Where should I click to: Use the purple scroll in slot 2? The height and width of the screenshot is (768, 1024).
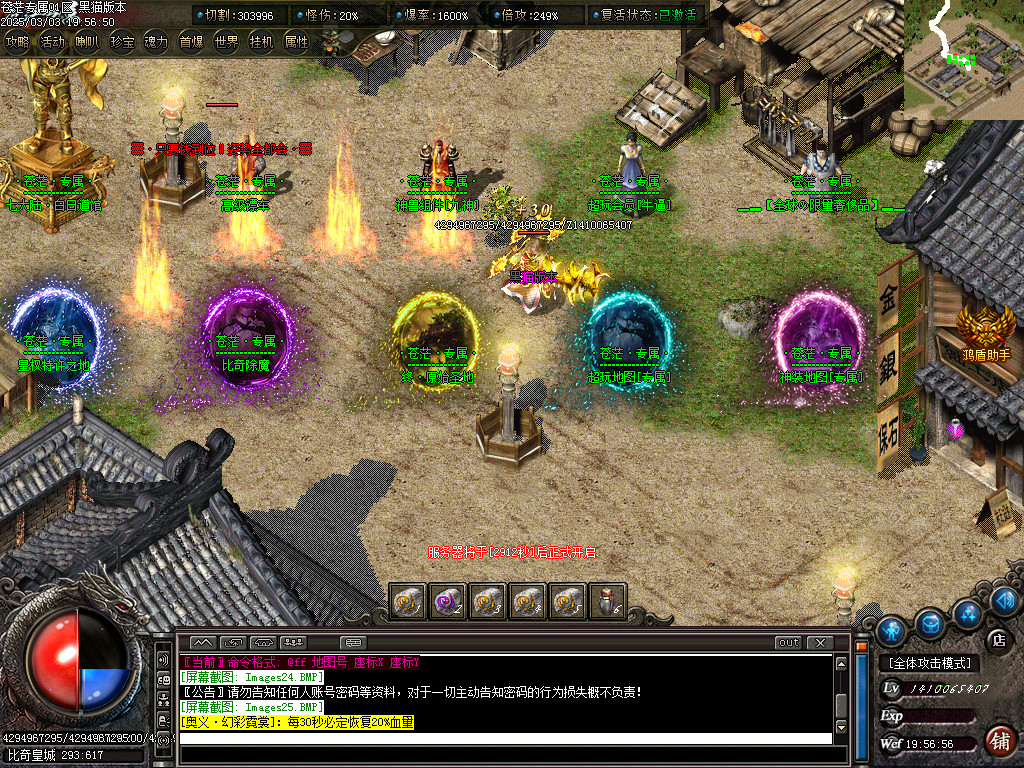tap(446, 600)
